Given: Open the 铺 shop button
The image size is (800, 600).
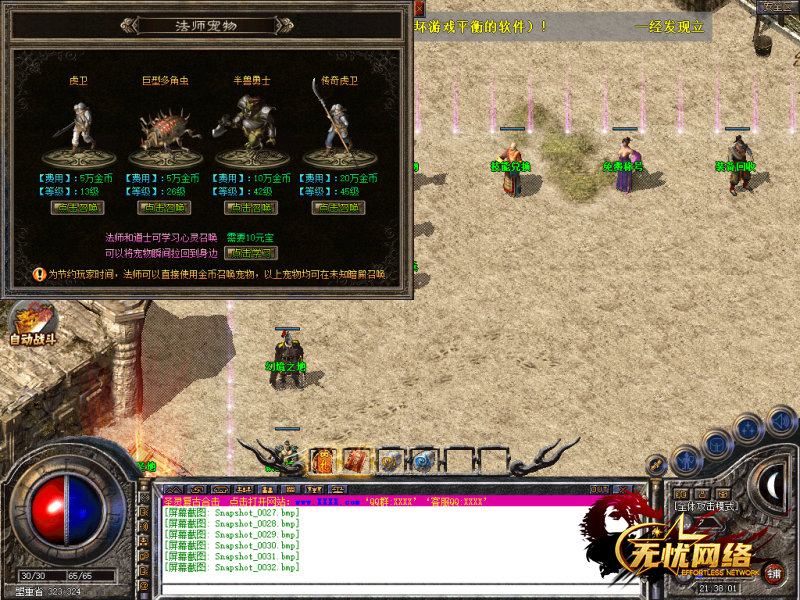Looking at the screenshot, I should 776,574.
